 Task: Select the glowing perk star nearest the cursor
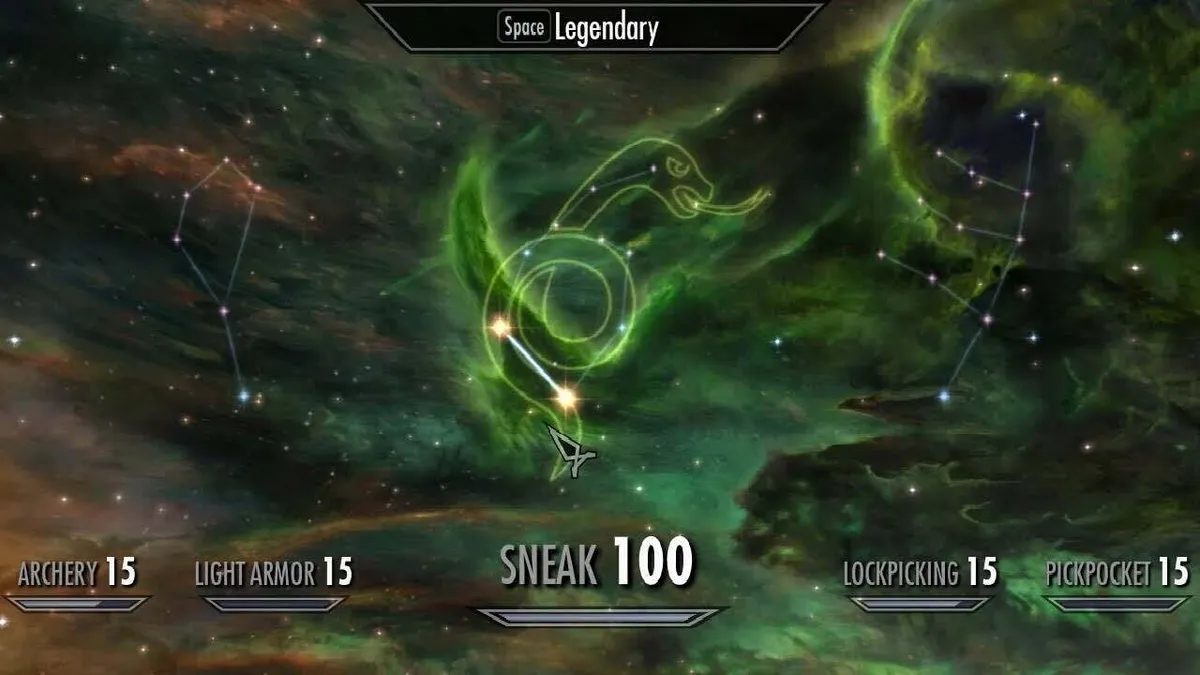point(566,399)
